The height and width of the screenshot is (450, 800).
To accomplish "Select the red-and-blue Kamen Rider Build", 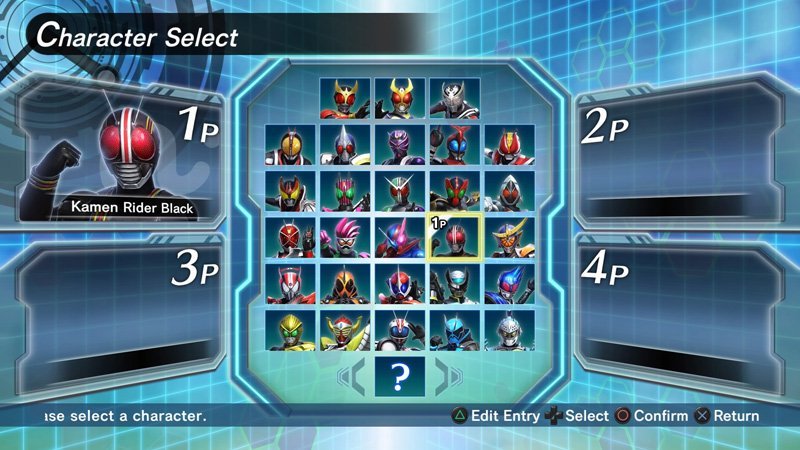I will coord(400,238).
